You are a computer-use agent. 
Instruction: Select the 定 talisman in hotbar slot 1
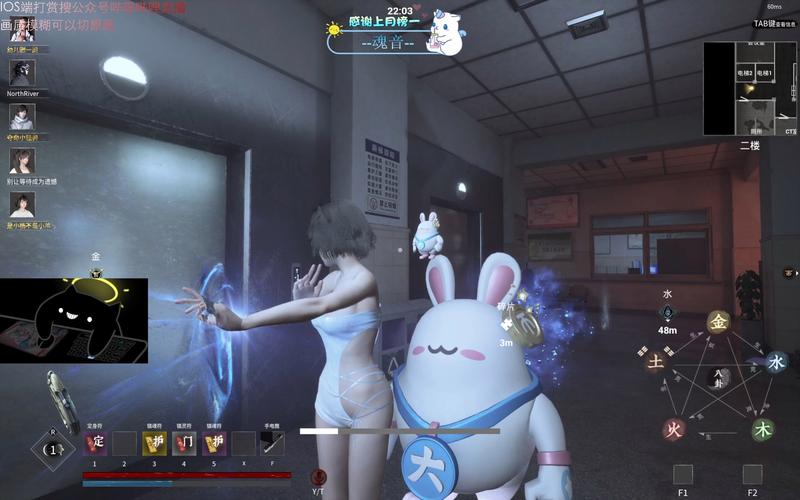[95, 443]
